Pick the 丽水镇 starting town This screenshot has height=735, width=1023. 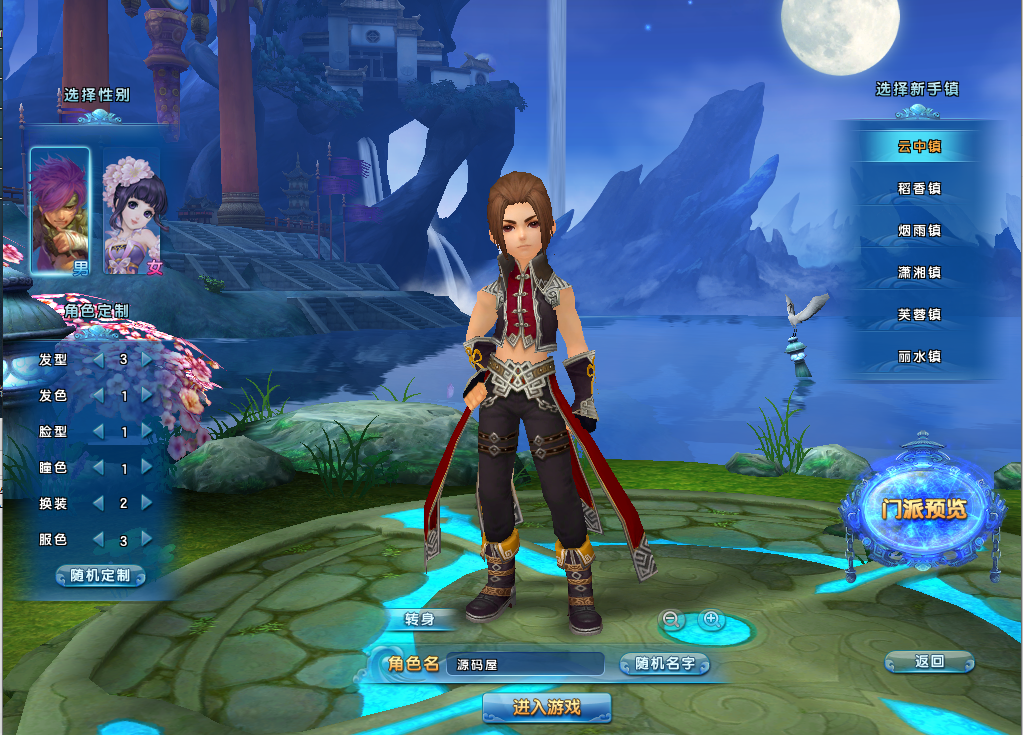pyautogui.click(x=919, y=356)
